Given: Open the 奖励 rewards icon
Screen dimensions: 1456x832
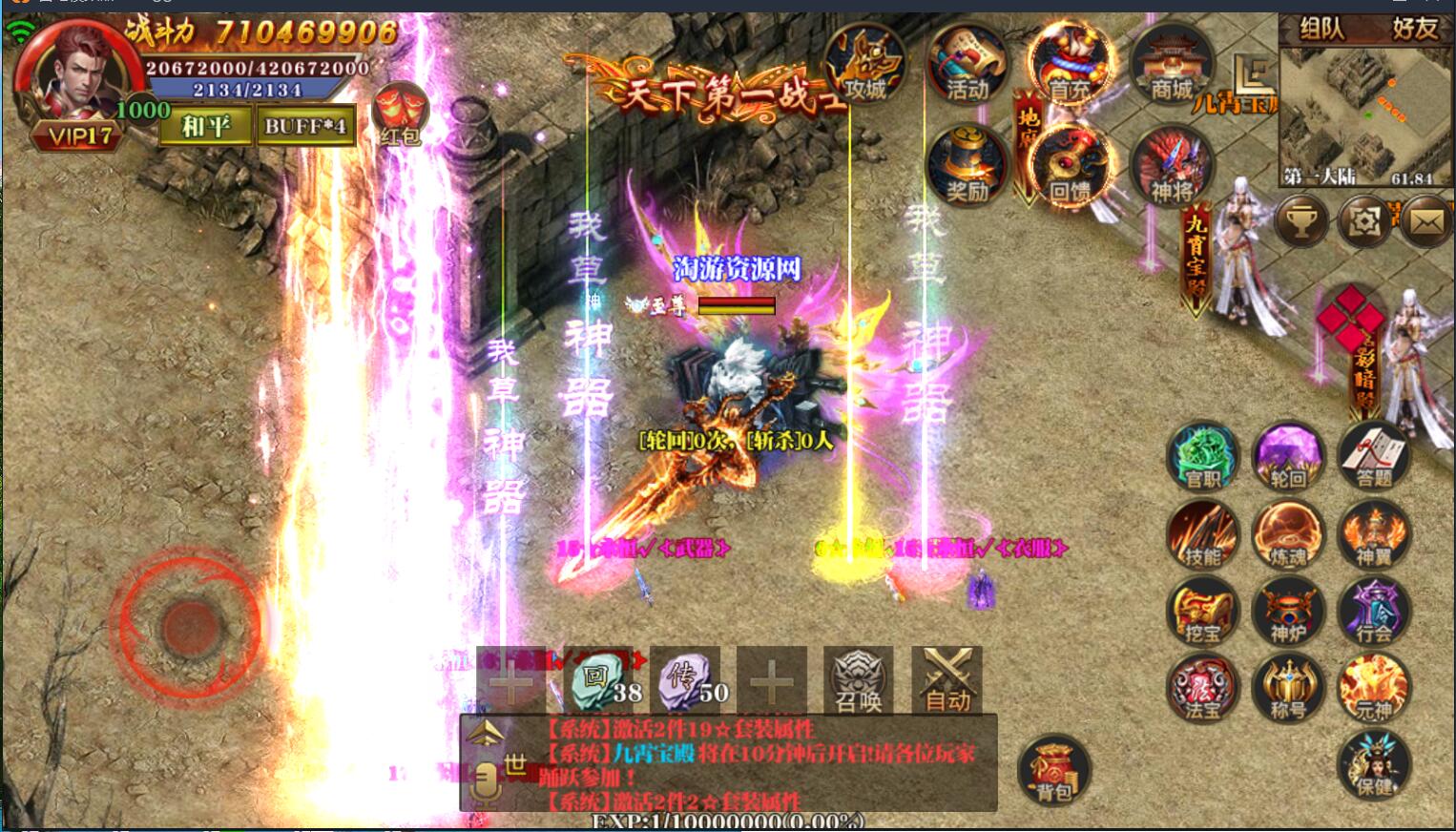Looking at the screenshot, I should 967,165.
